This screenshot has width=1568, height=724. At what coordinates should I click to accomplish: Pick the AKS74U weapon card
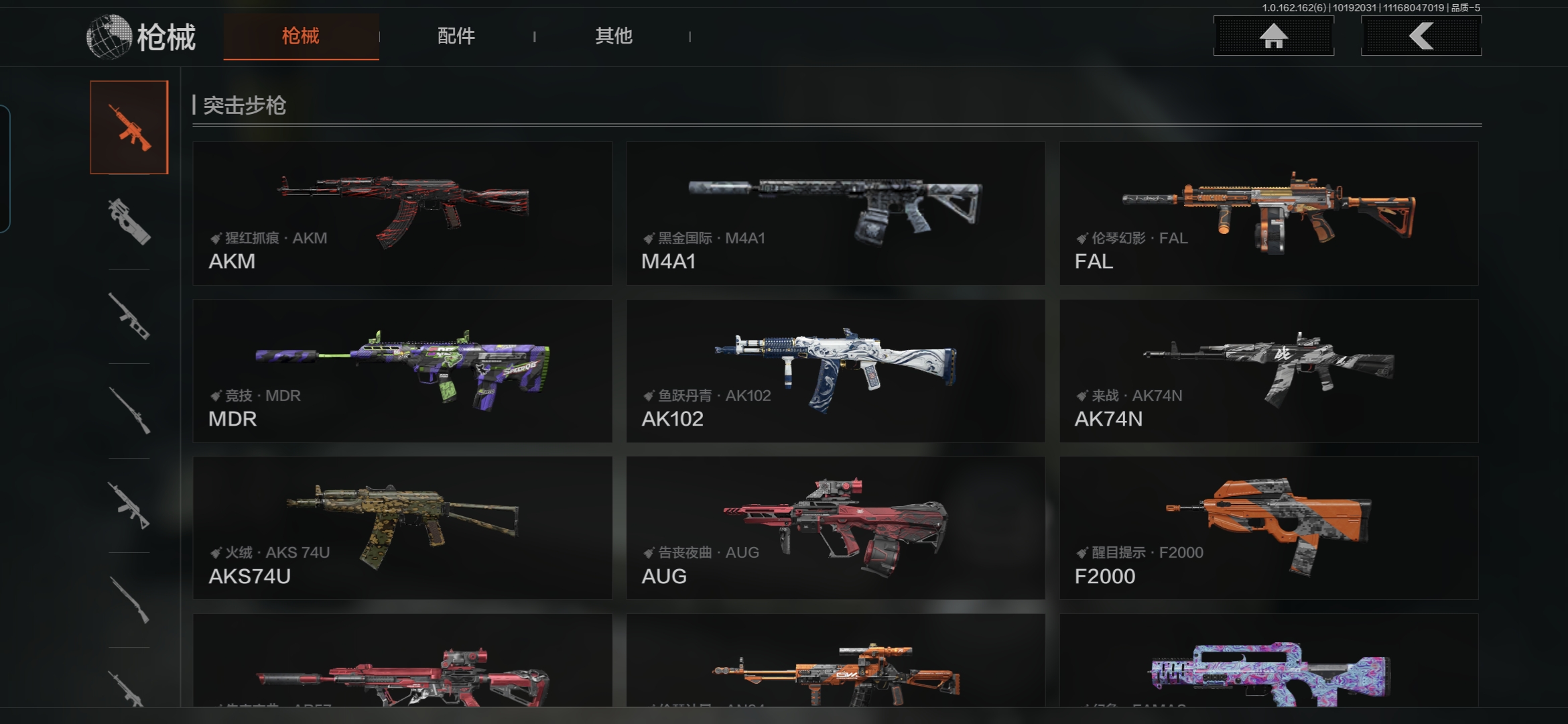[x=402, y=528]
